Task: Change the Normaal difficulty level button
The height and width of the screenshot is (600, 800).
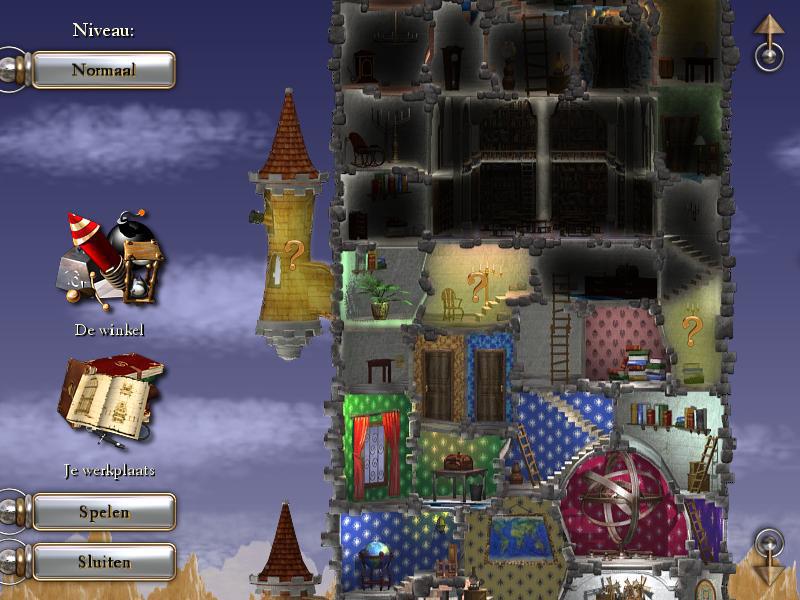Action: [103, 70]
